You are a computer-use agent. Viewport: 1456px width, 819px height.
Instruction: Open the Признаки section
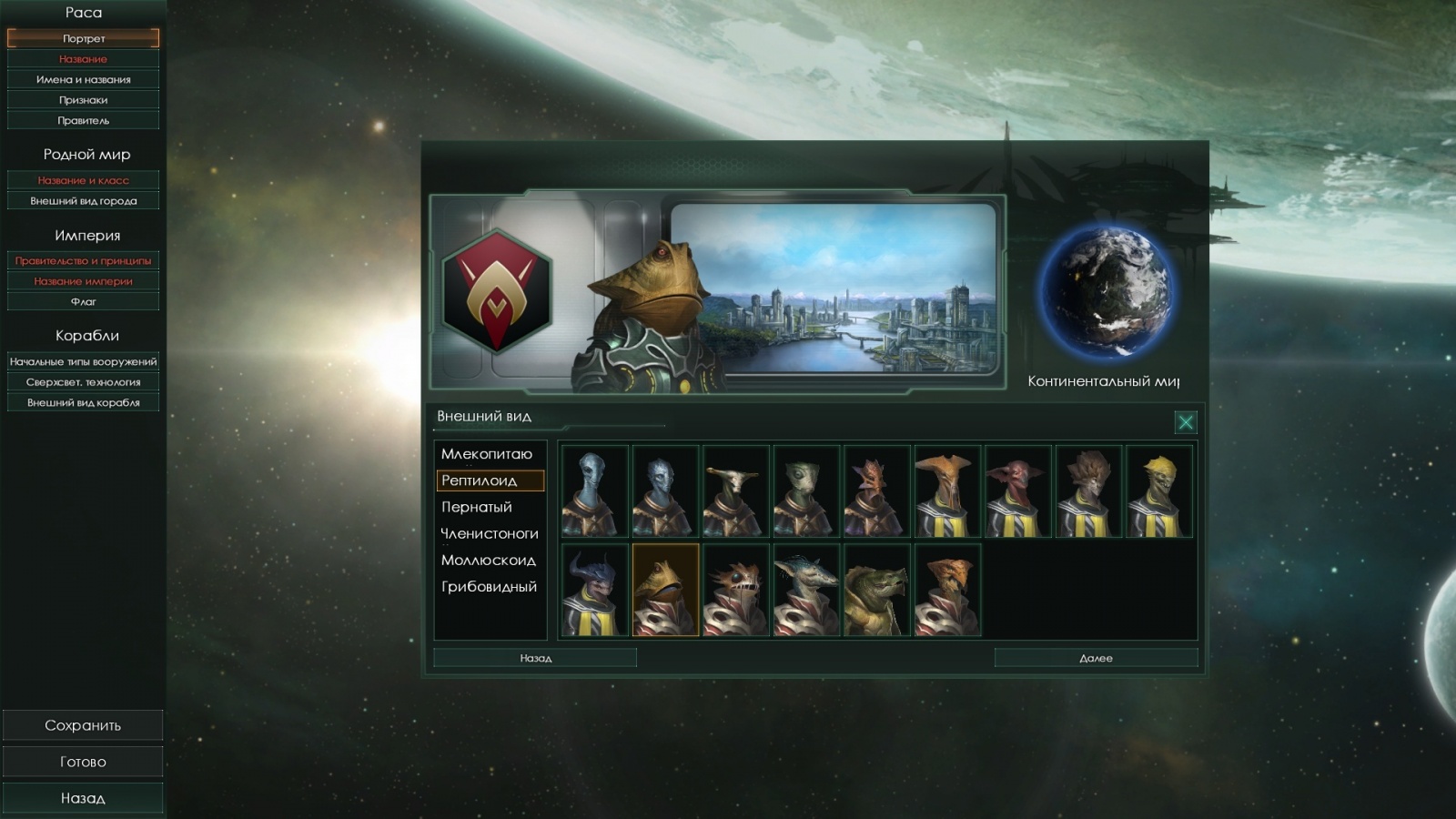pos(83,99)
